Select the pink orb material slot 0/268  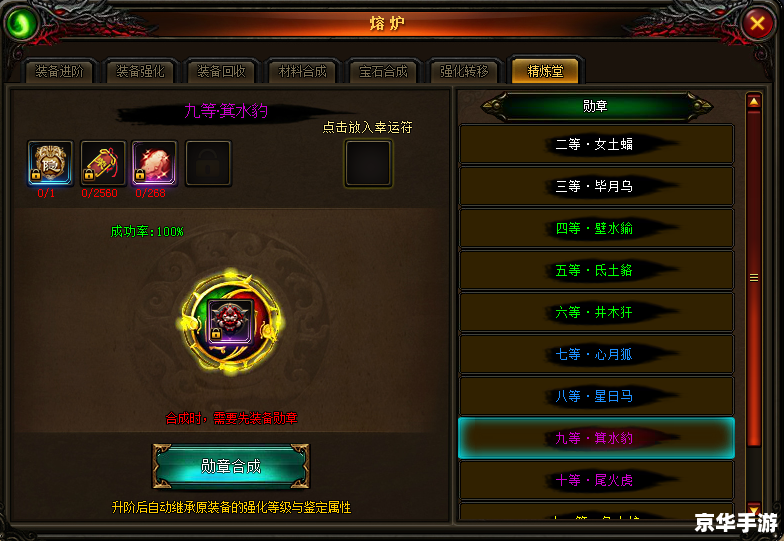click(154, 162)
